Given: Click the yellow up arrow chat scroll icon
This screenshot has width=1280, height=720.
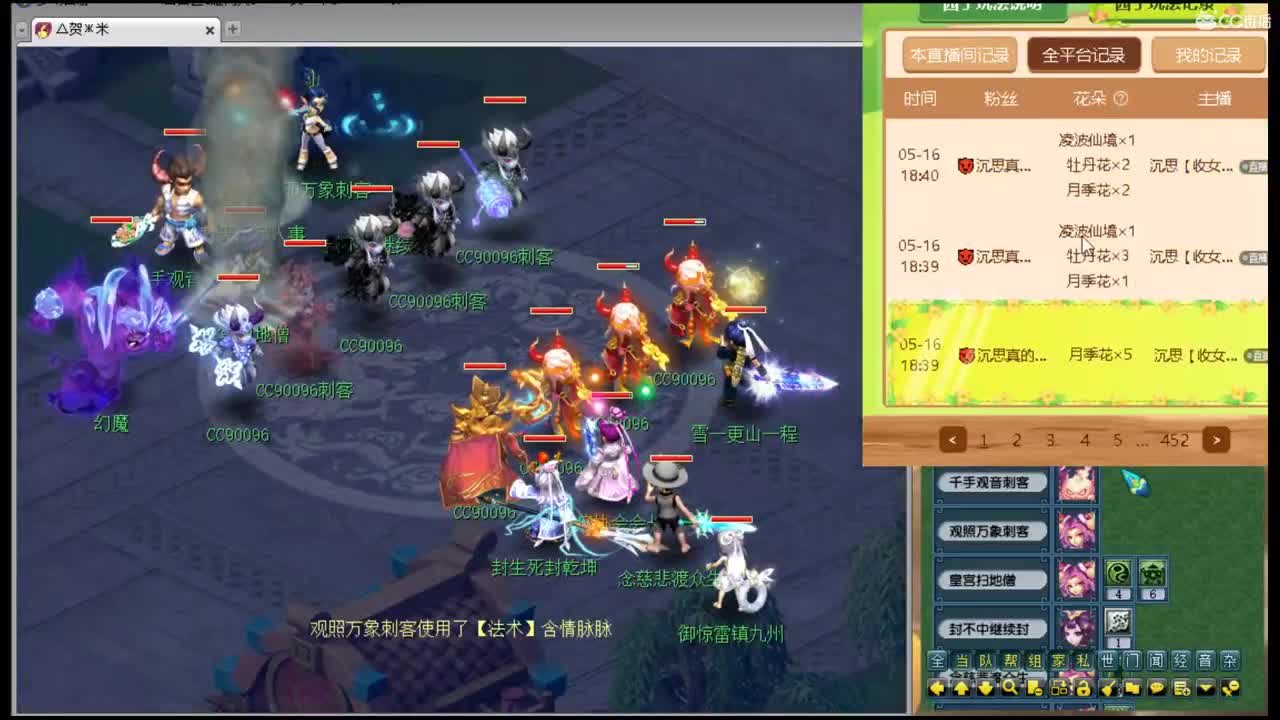Looking at the screenshot, I should (x=962, y=688).
